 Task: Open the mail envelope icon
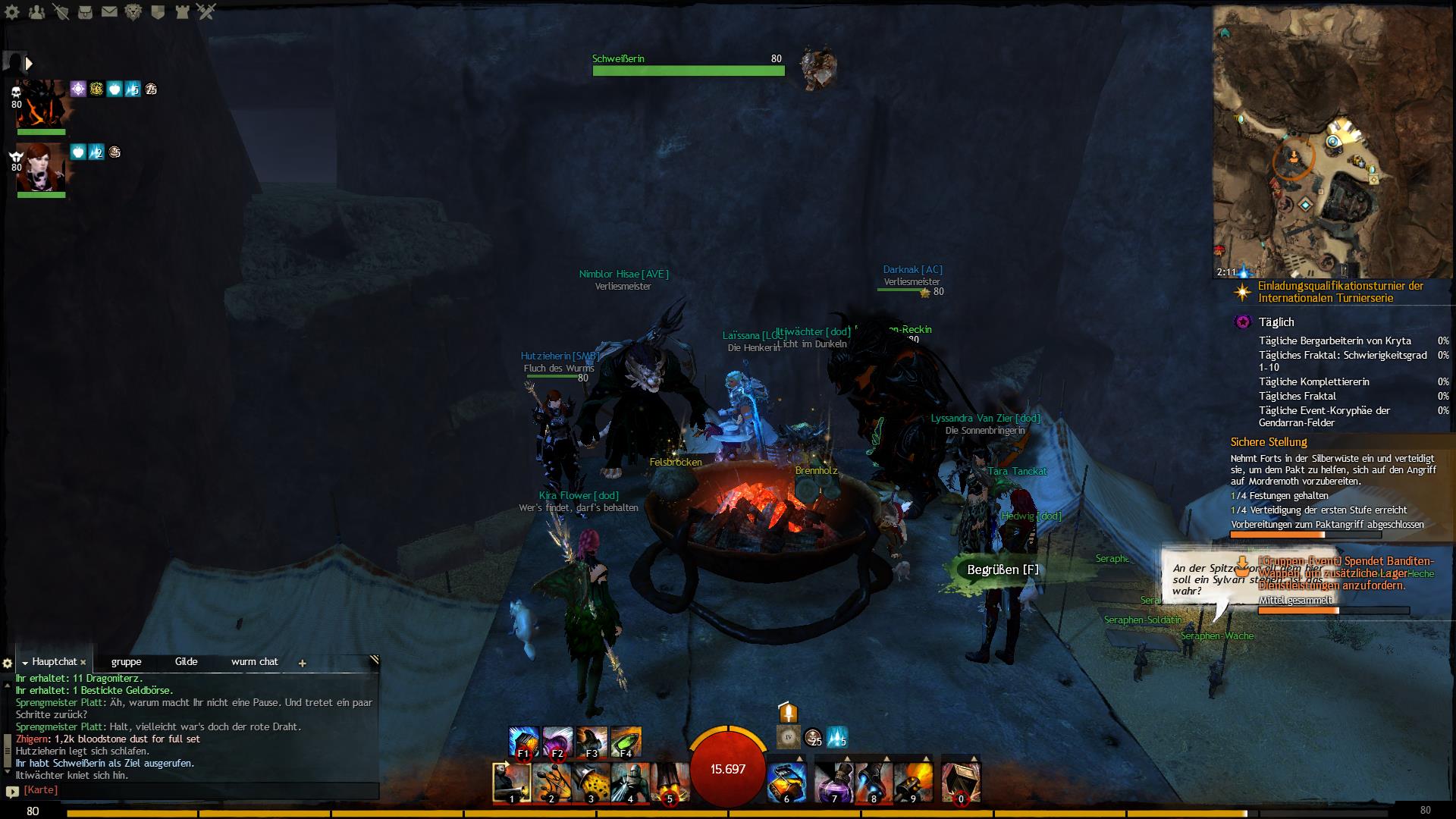[x=109, y=11]
